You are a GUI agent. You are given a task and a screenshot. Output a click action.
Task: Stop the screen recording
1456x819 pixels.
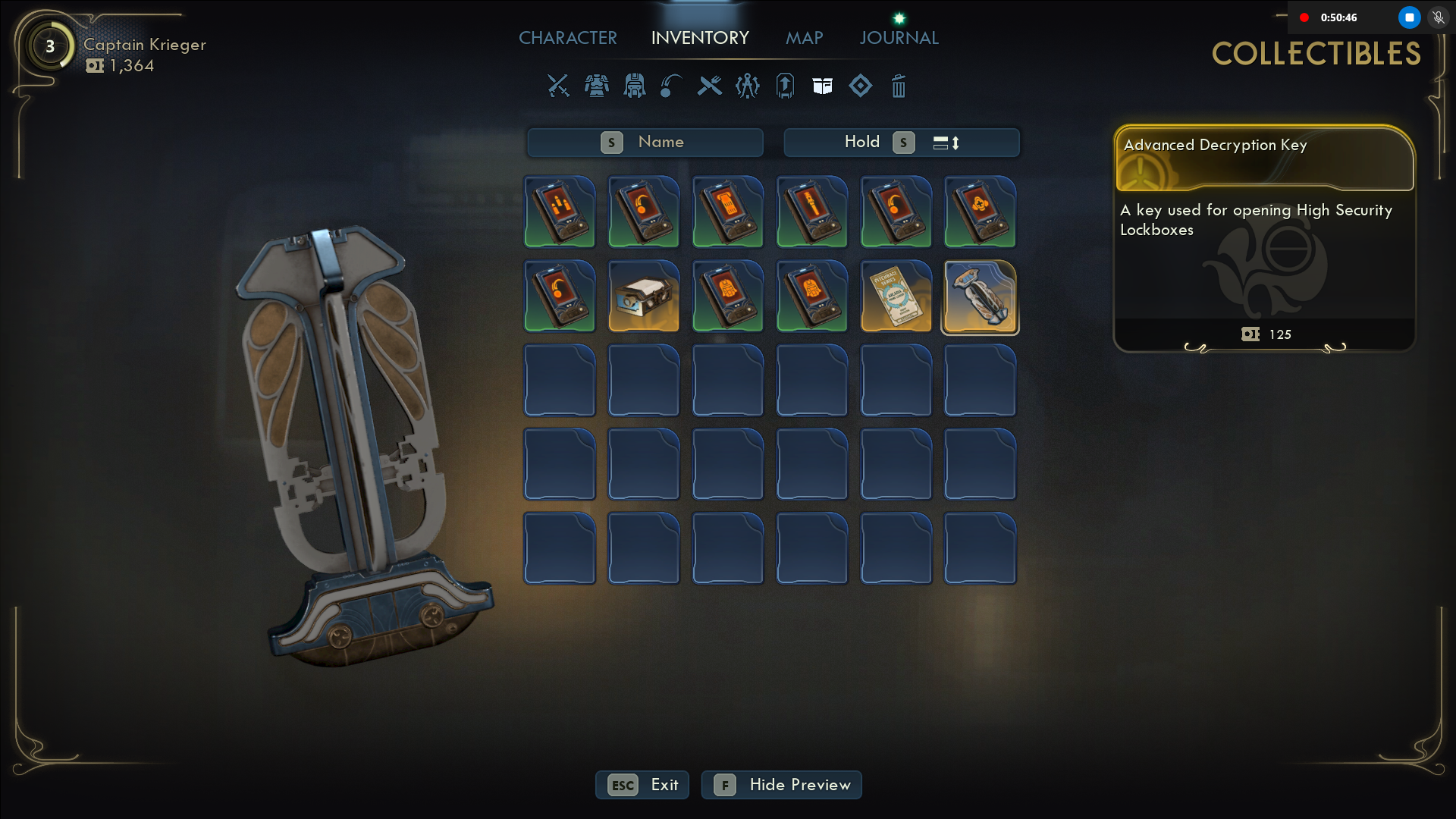(x=1409, y=17)
